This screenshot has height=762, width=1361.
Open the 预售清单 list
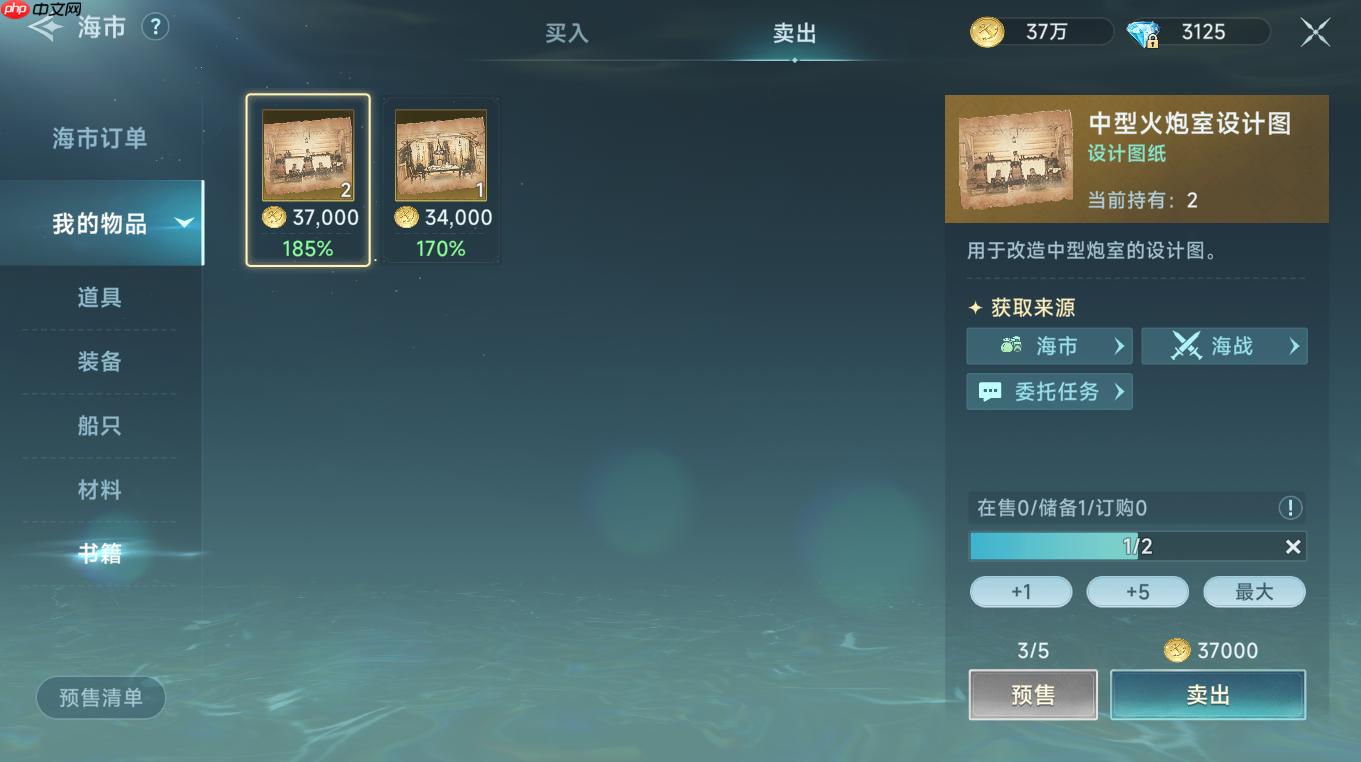point(100,697)
